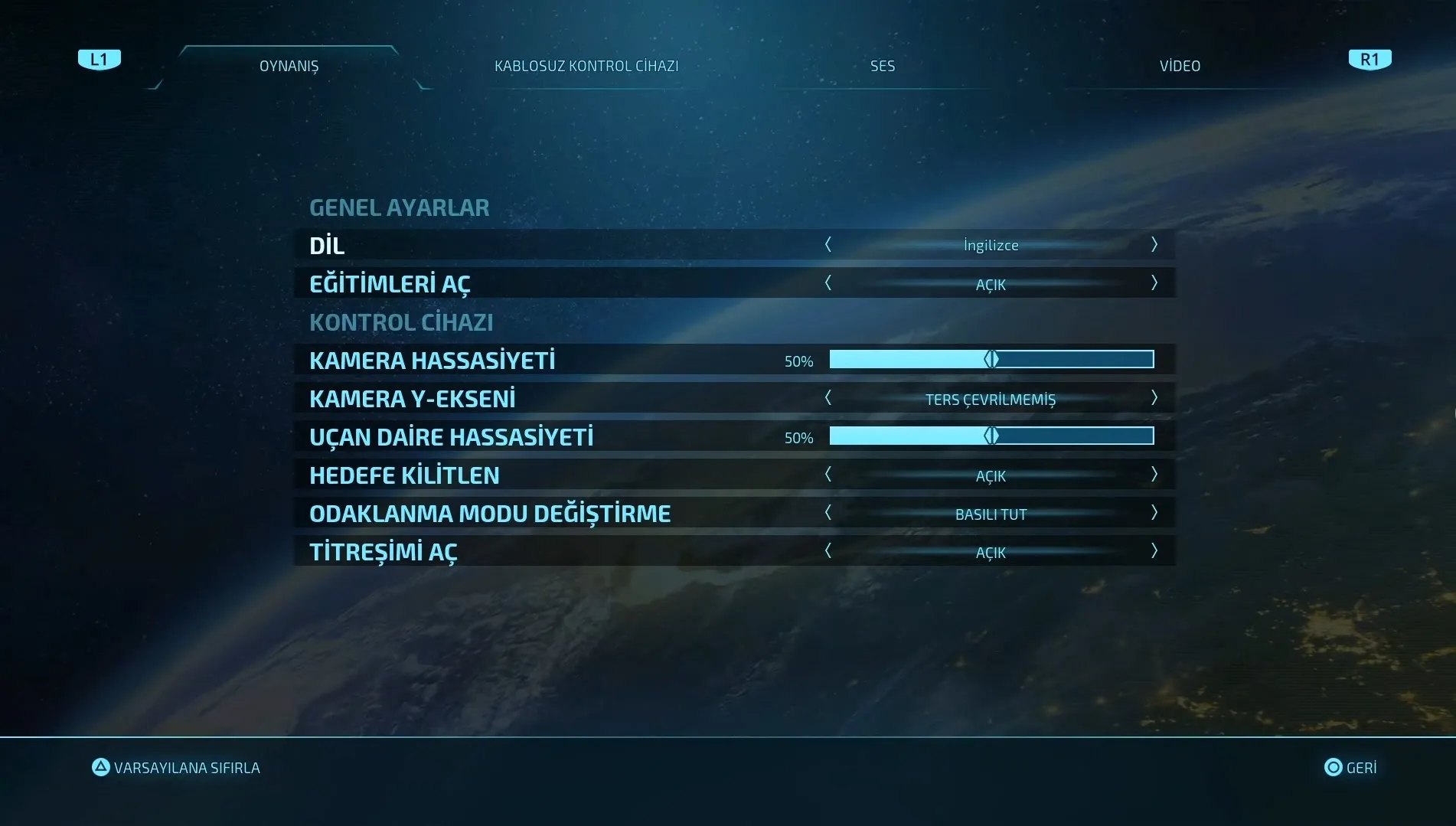Change ODAKLANMA MODU DEĞİŞTİRME with left arrow
Image resolution: width=1456 pixels, height=826 pixels.
(828, 513)
